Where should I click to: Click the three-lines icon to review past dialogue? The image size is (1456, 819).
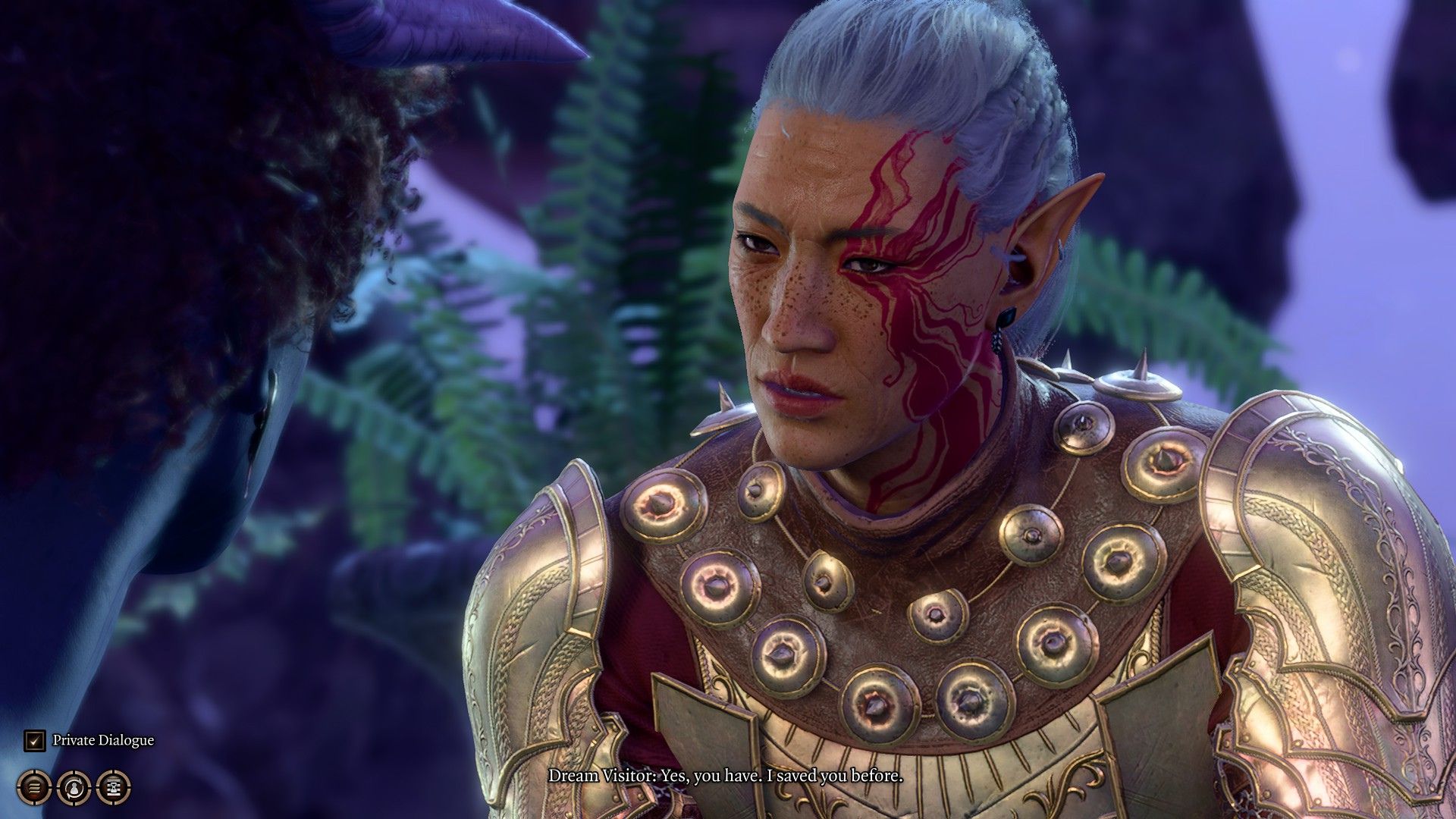pos(33,786)
